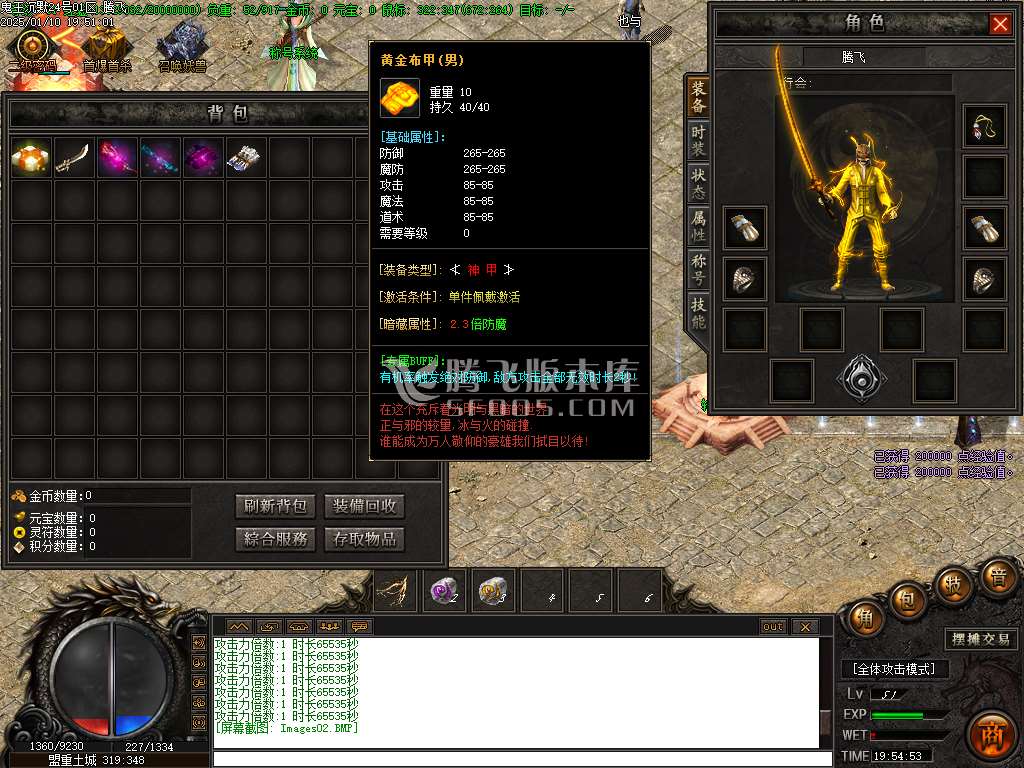Select the curved saber in the bag
The height and width of the screenshot is (768, 1024).
tap(74, 158)
